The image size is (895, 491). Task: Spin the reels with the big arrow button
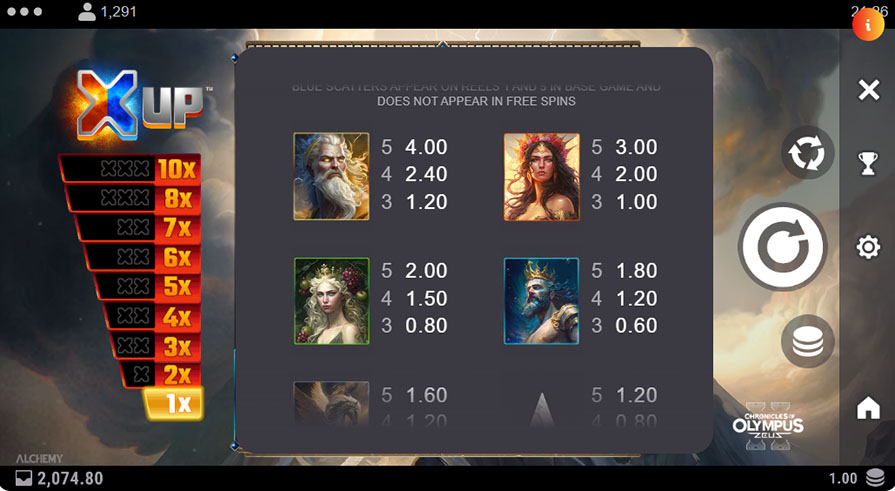click(782, 246)
